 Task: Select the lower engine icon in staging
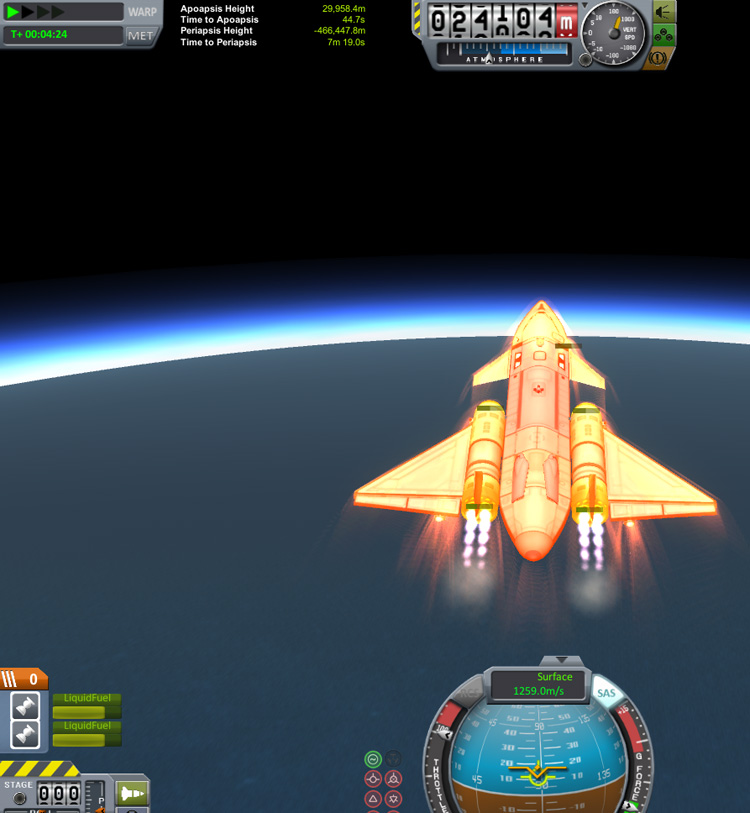(26, 735)
